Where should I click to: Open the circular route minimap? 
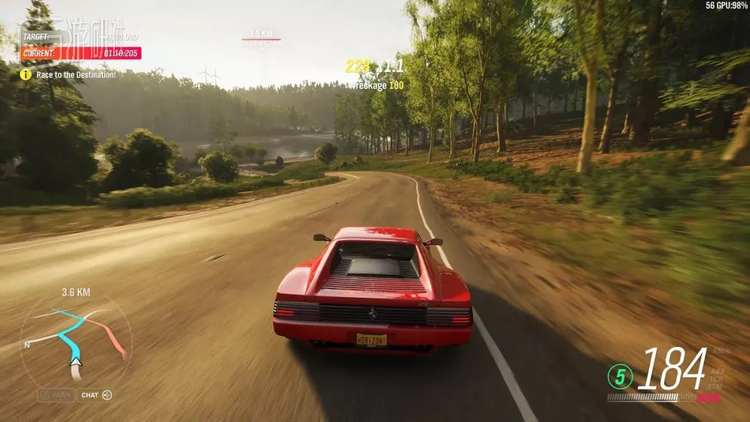pos(75,340)
